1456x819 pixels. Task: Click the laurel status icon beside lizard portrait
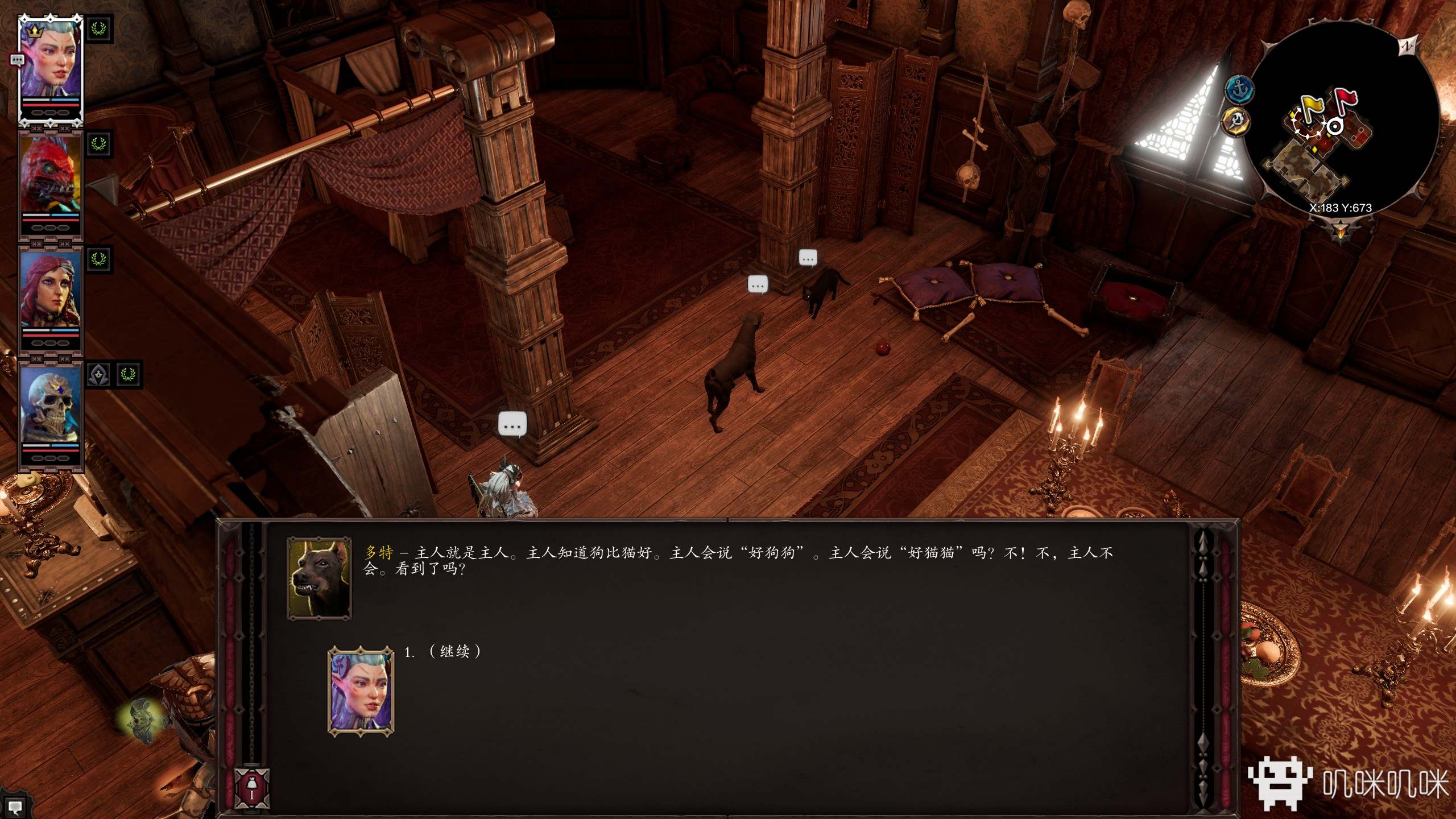point(99,144)
